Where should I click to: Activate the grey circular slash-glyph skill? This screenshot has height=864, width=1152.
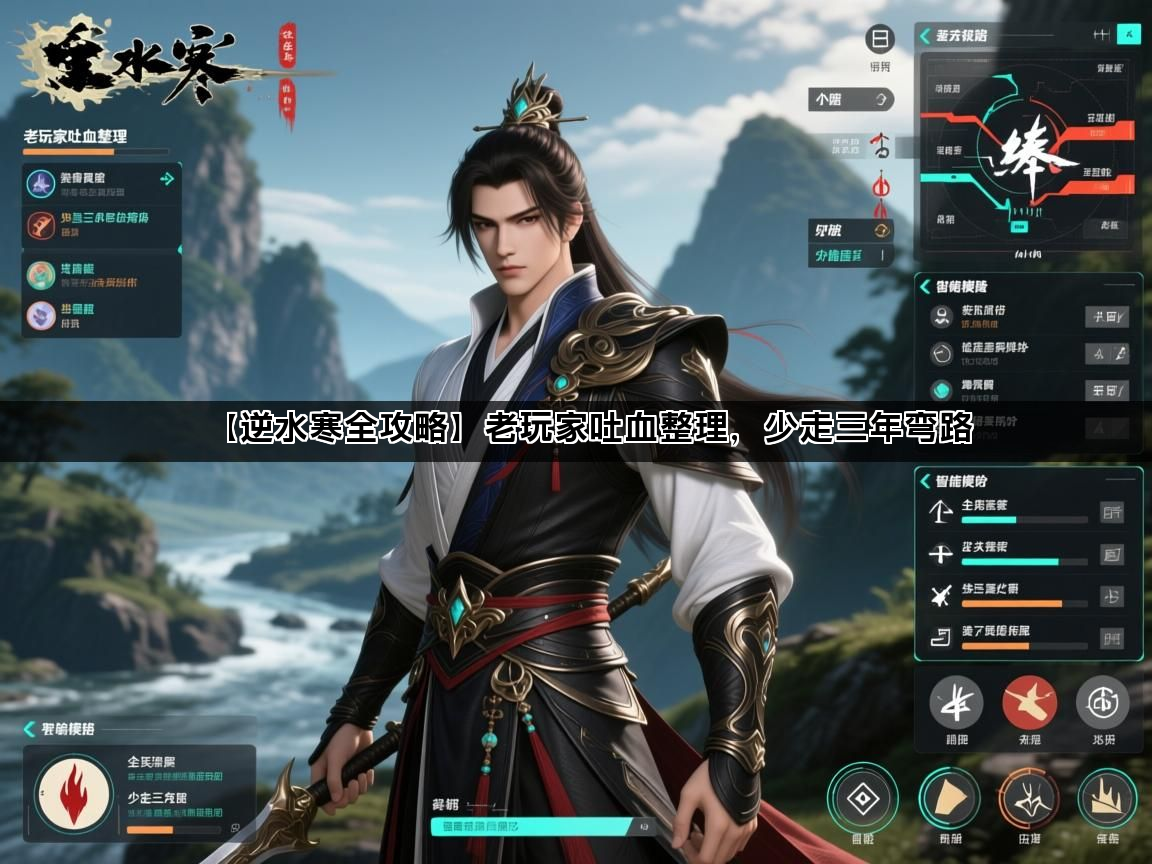[x=956, y=703]
